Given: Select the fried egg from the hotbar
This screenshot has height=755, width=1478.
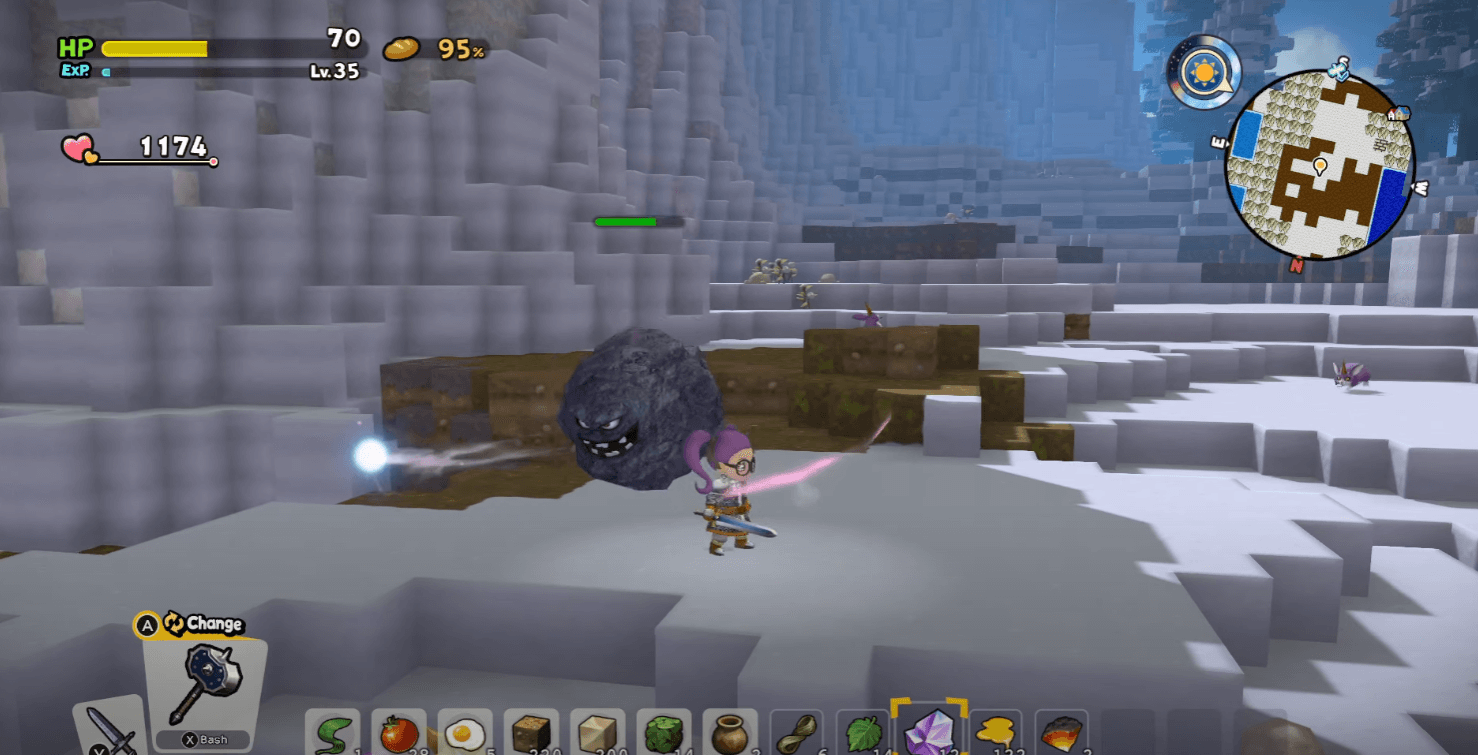Looking at the screenshot, I should coord(464,733).
